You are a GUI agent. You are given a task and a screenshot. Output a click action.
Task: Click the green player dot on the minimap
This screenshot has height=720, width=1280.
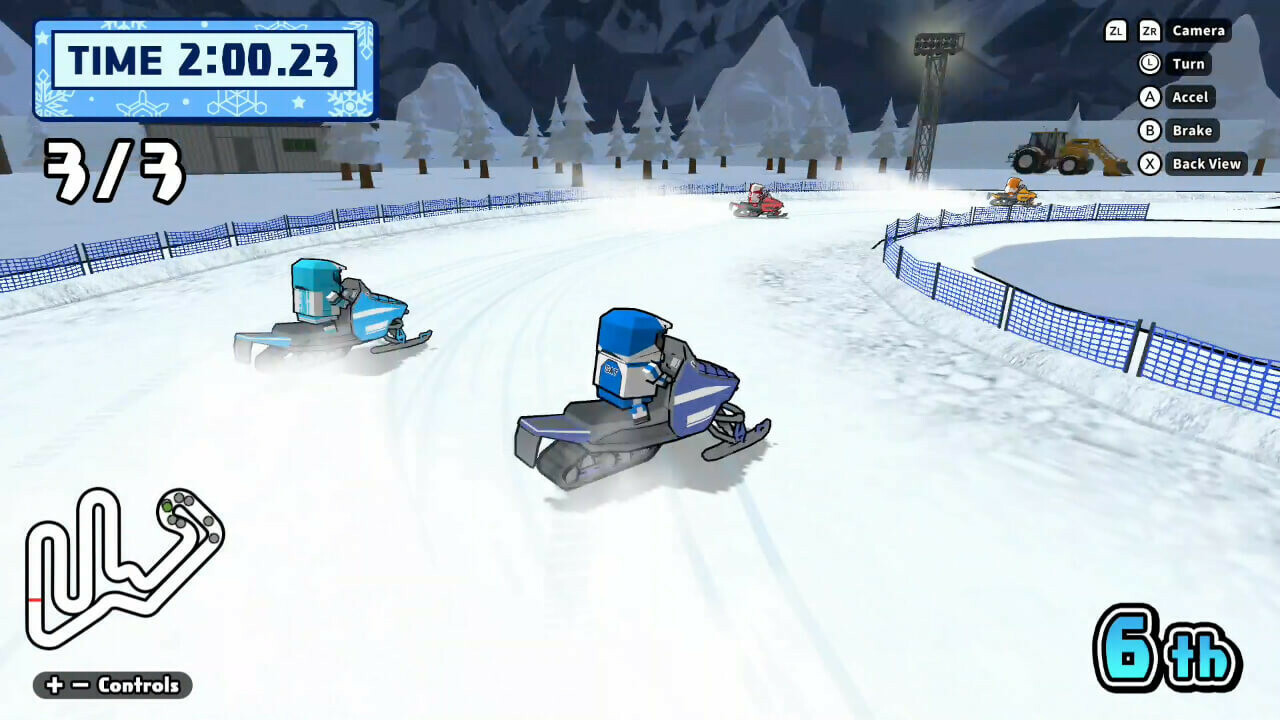click(167, 505)
